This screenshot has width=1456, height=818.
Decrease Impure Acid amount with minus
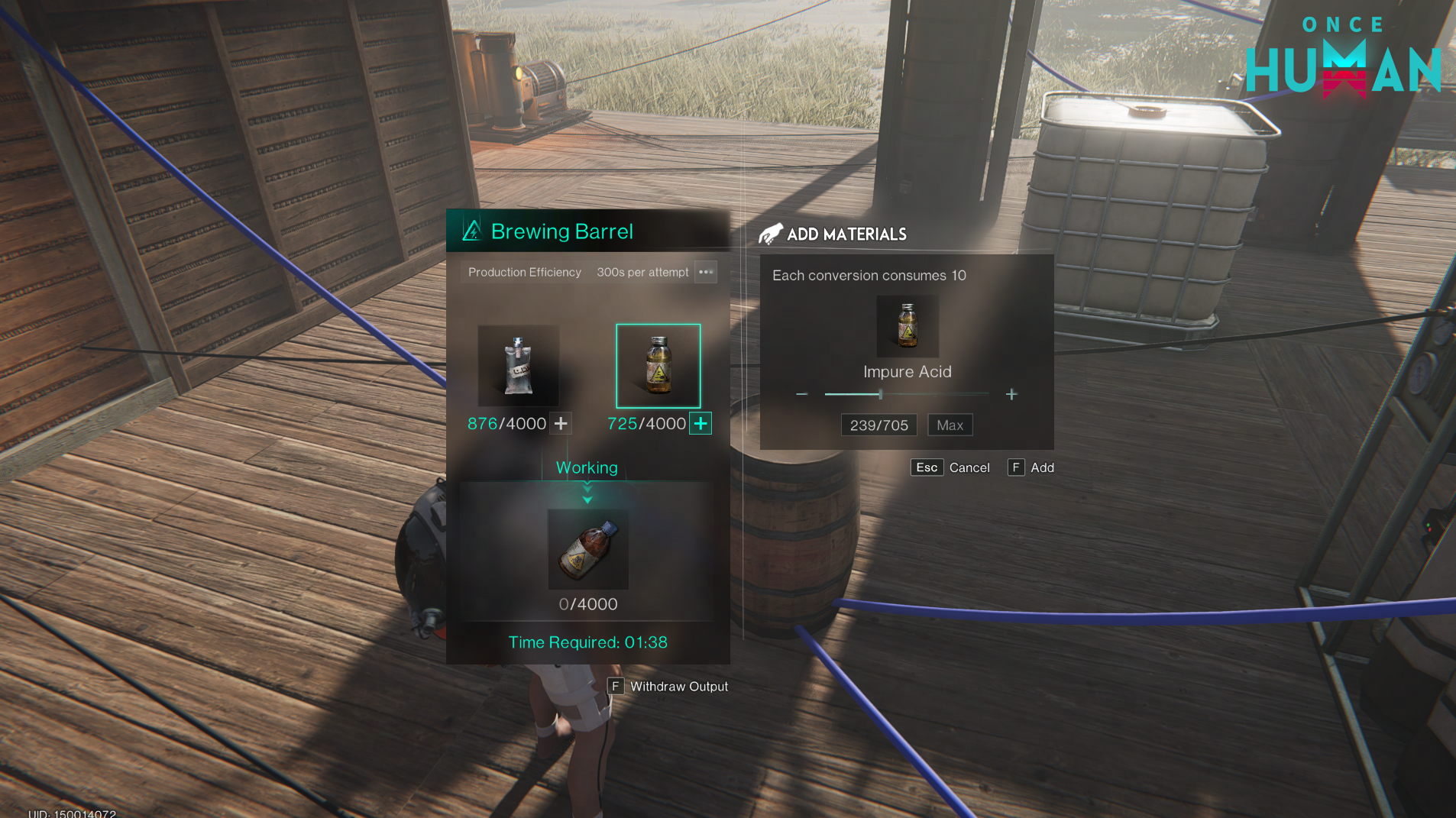tap(801, 394)
